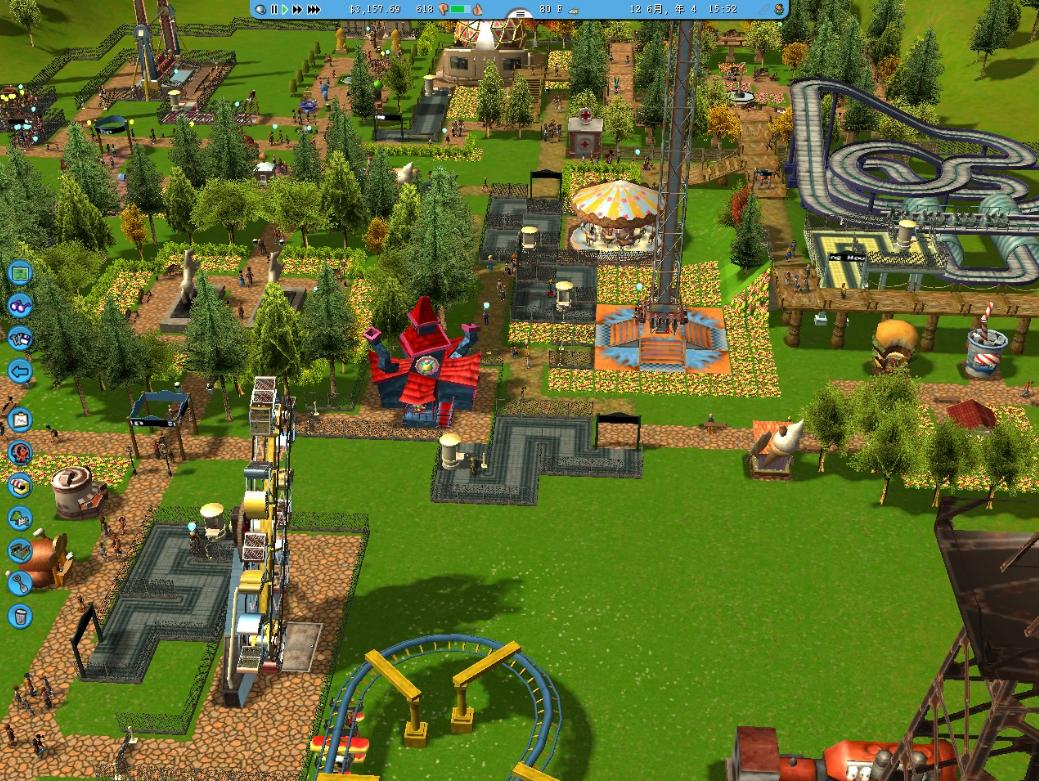Open the park map overview icon
The width and height of the screenshot is (1039, 781).
19,272
